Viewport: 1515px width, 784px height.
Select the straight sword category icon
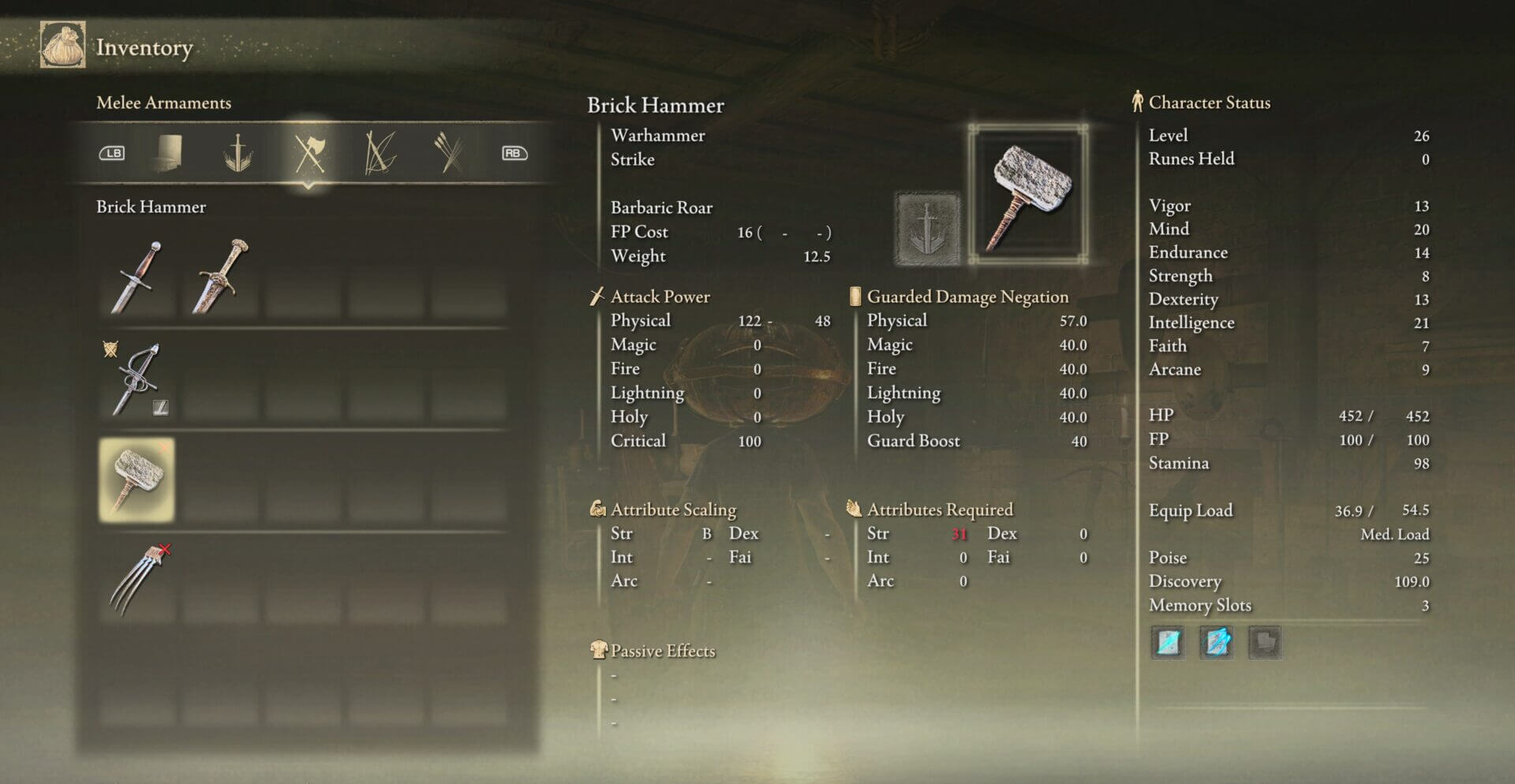click(238, 154)
